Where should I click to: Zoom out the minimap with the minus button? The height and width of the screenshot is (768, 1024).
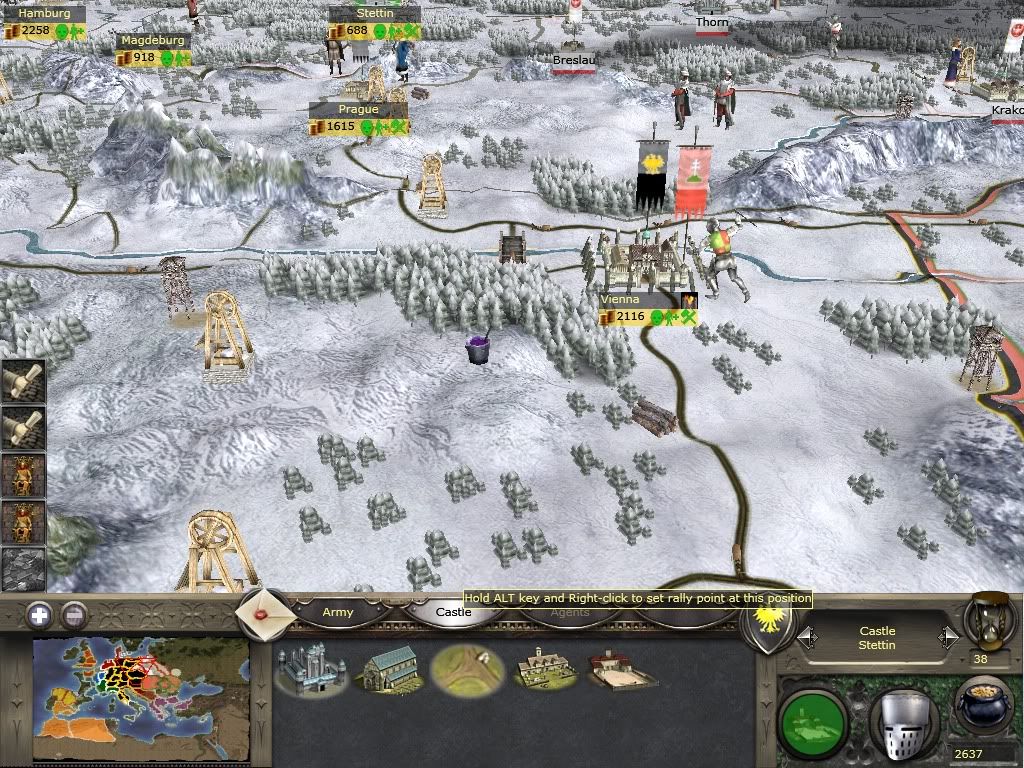73,615
